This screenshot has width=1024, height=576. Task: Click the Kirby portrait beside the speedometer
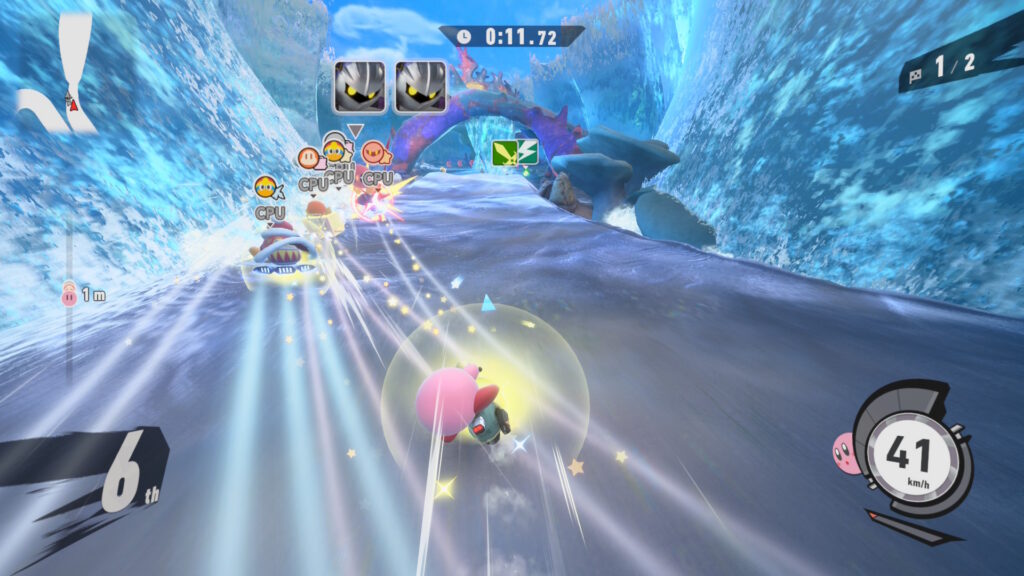pos(846,453)
